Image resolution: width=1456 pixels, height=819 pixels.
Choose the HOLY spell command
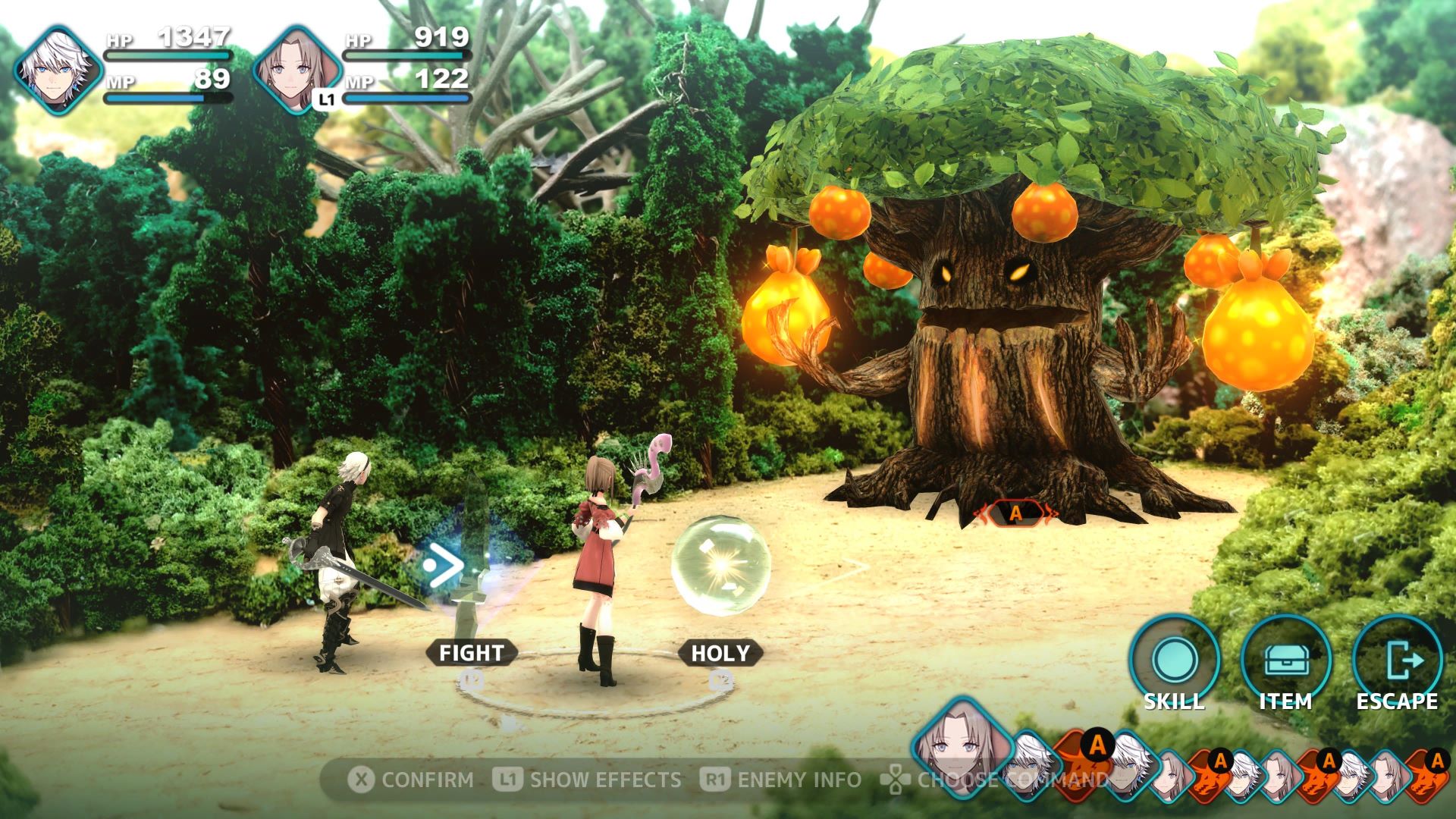pos(720,653)
